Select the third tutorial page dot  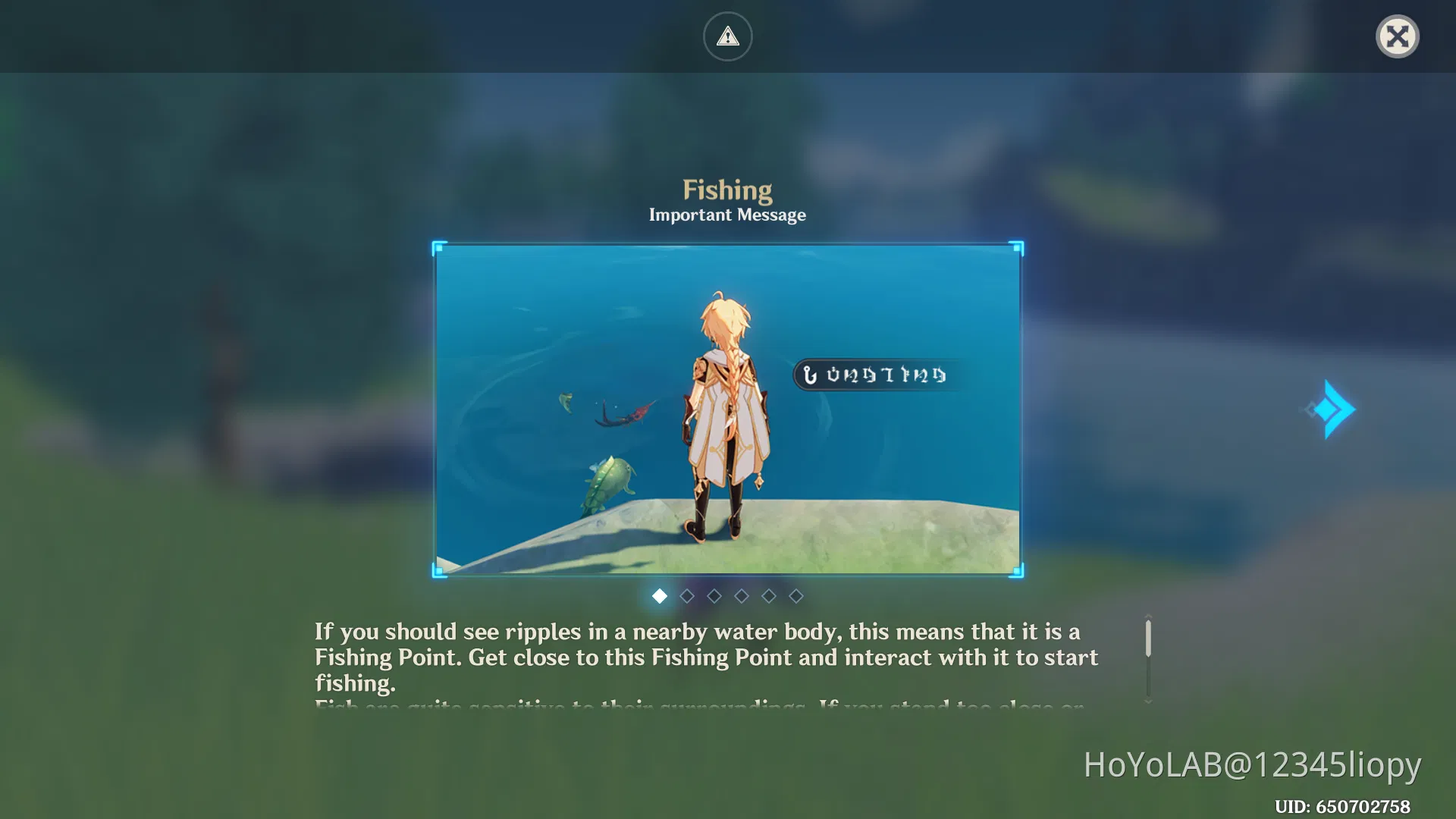(714, 596)
